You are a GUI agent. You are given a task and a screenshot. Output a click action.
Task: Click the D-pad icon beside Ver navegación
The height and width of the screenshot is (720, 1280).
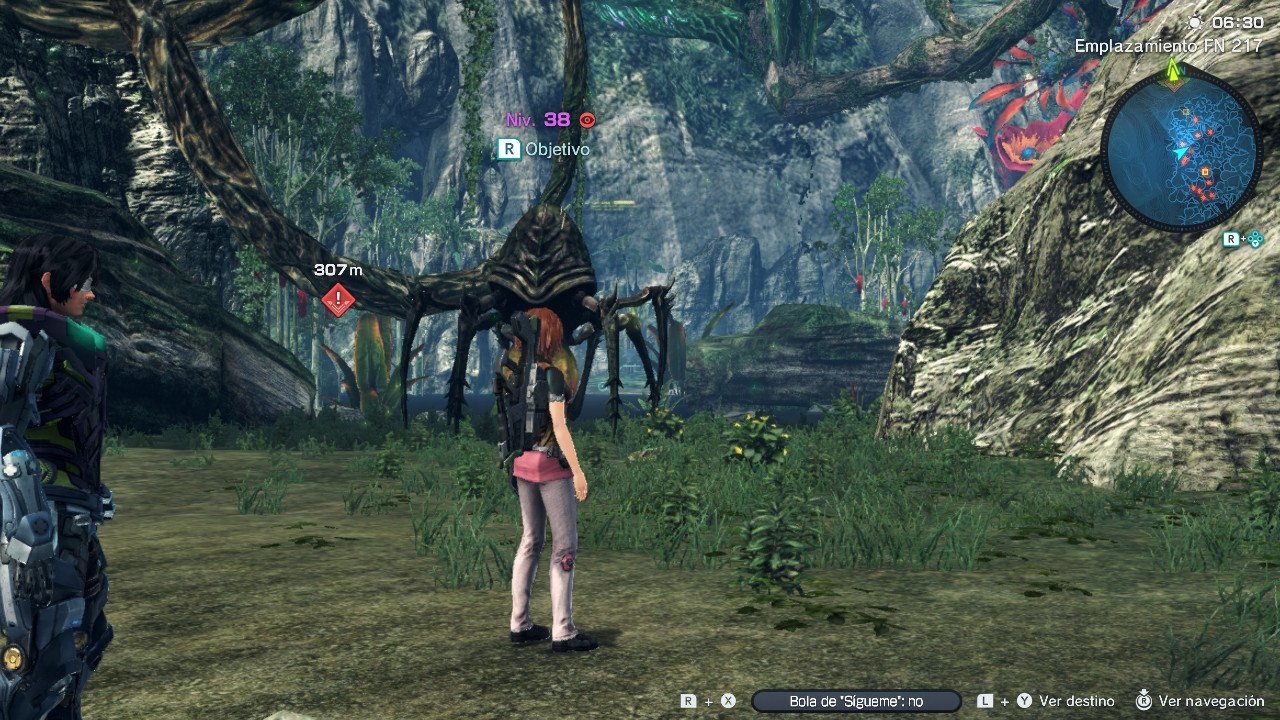pos(1143,701)
